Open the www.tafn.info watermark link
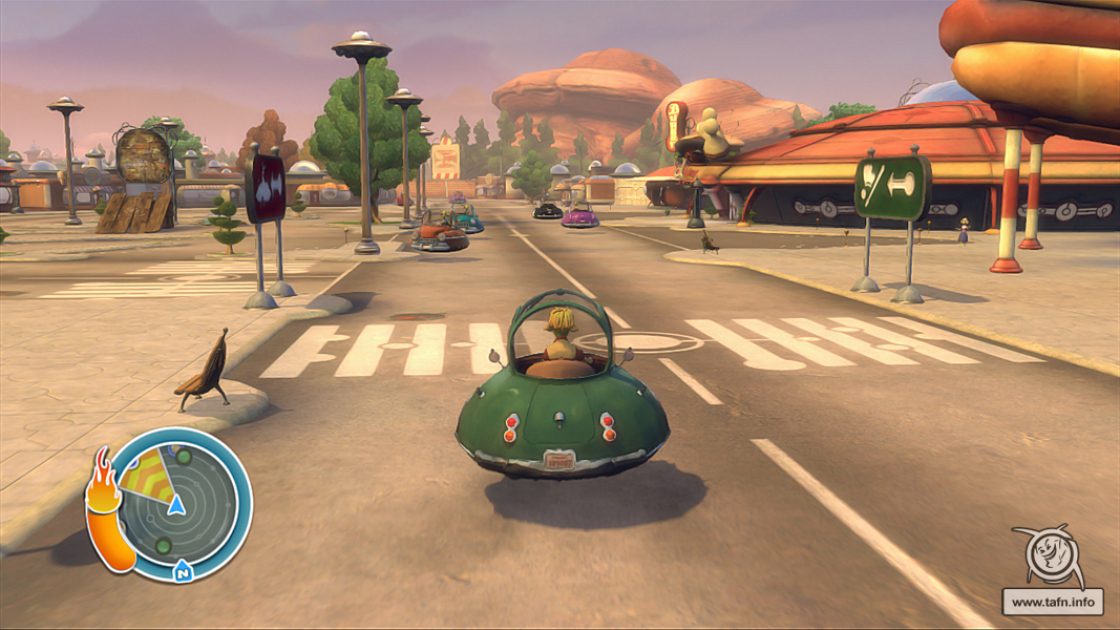 (x=1052, y=602)
